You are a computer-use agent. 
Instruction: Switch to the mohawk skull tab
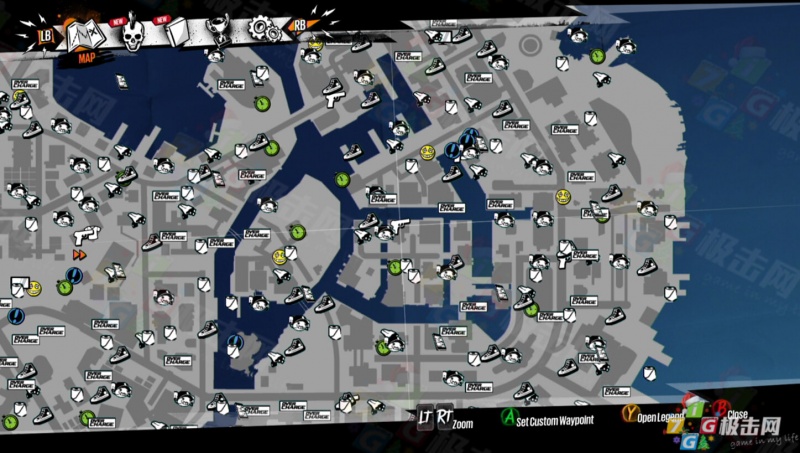[133, 36]
